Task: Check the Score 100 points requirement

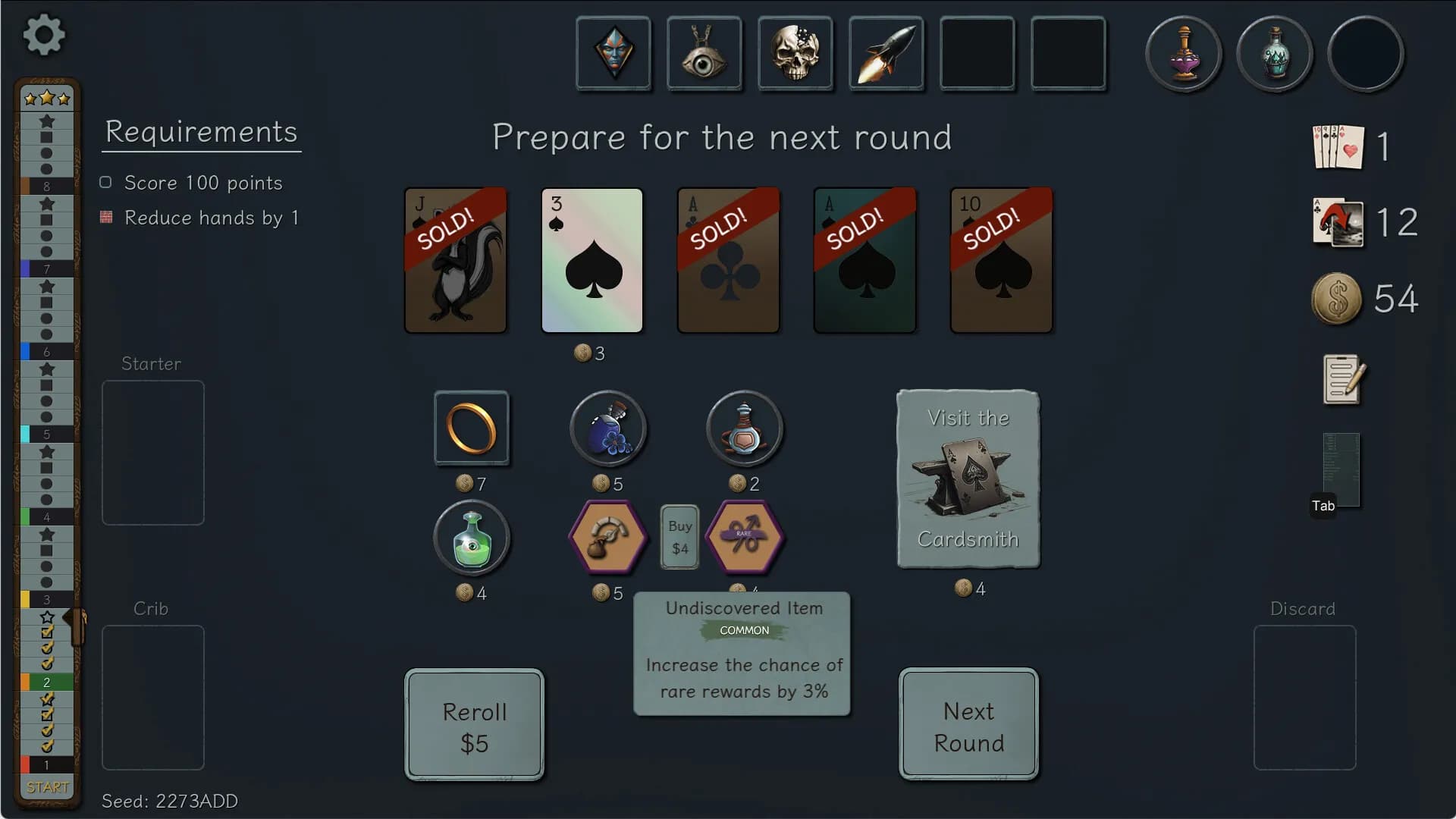Action: click(105, 182)
